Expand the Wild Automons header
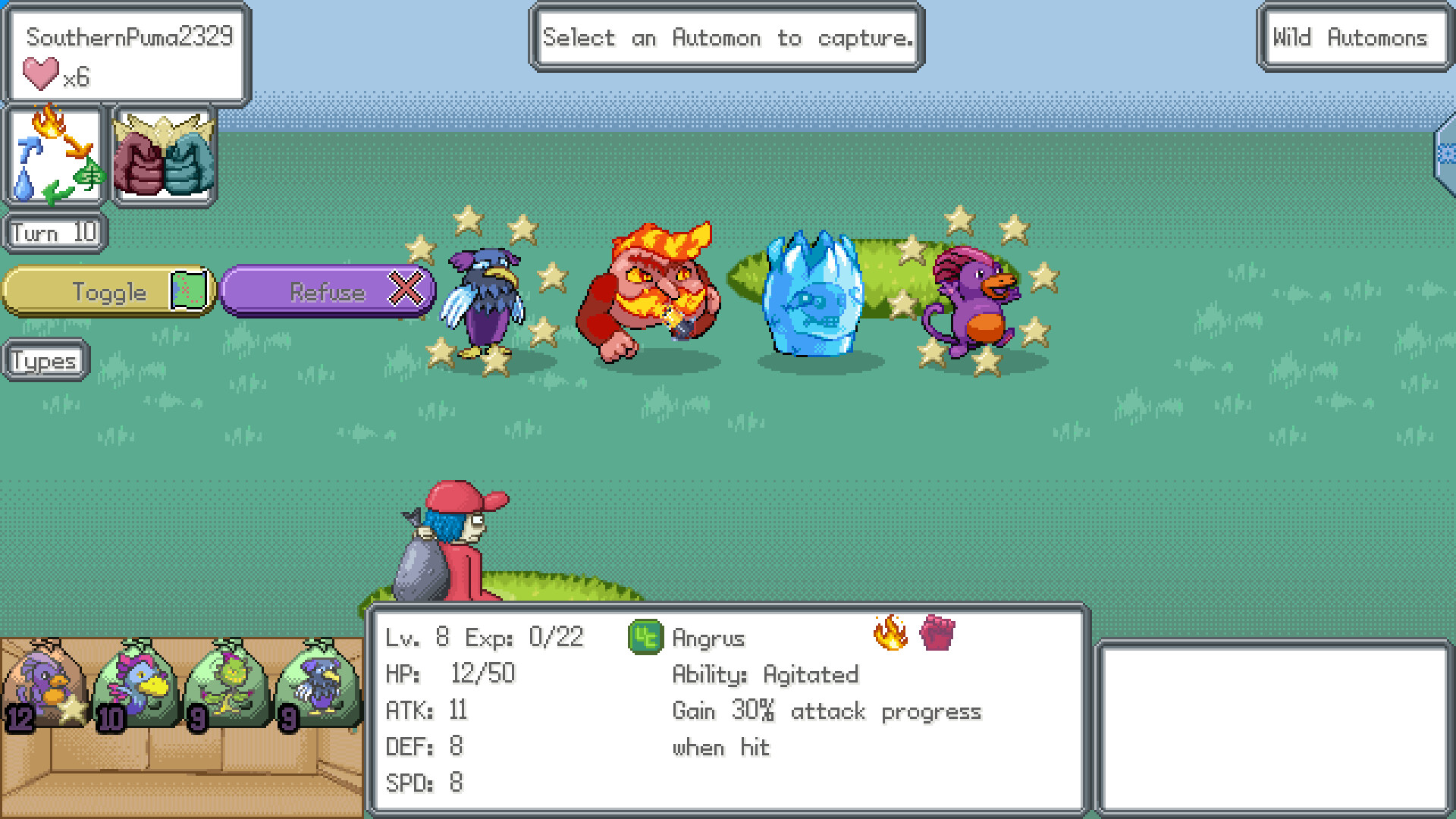Screen dimensions: 1456x819 click(x=1354, y=38)
